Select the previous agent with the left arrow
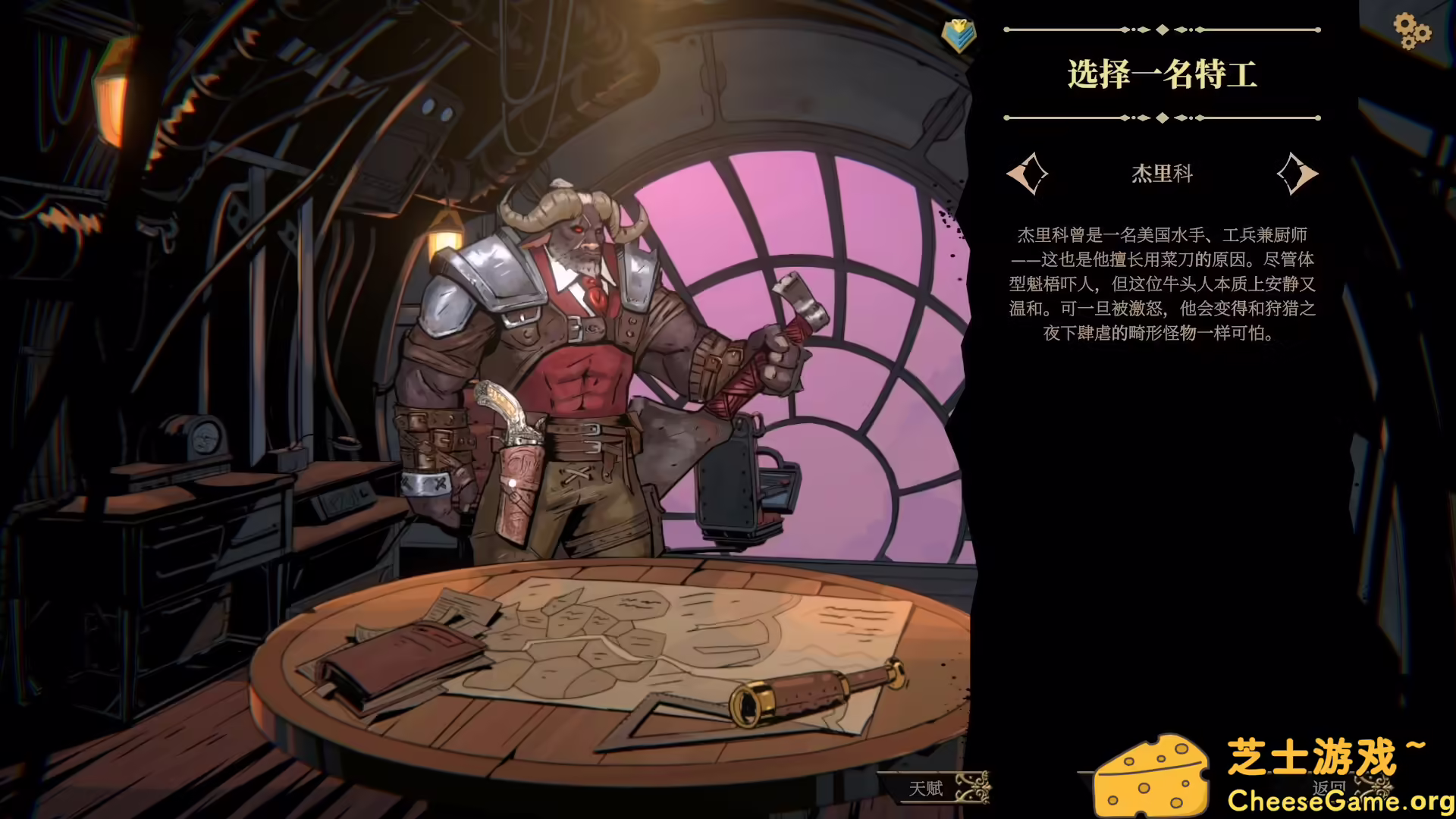Image resolution: width=1456 pixels, height=819 pixels. 1030,173
